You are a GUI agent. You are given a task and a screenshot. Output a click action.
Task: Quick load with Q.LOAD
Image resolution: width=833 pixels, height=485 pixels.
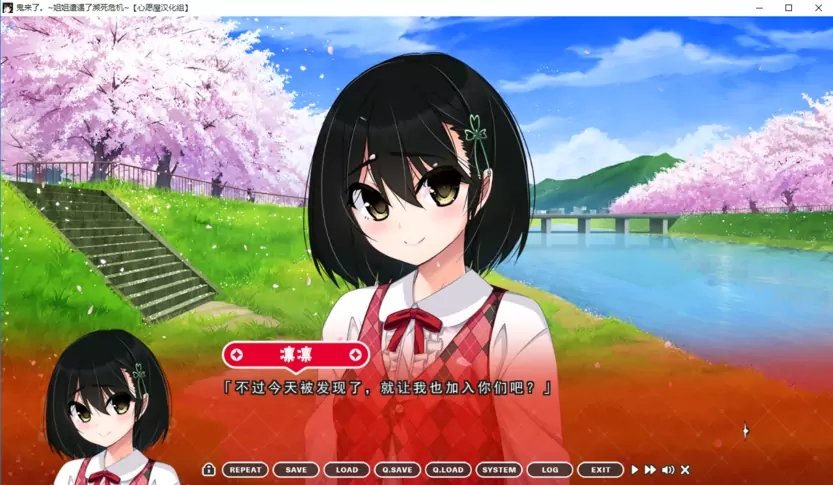(448, 469)
